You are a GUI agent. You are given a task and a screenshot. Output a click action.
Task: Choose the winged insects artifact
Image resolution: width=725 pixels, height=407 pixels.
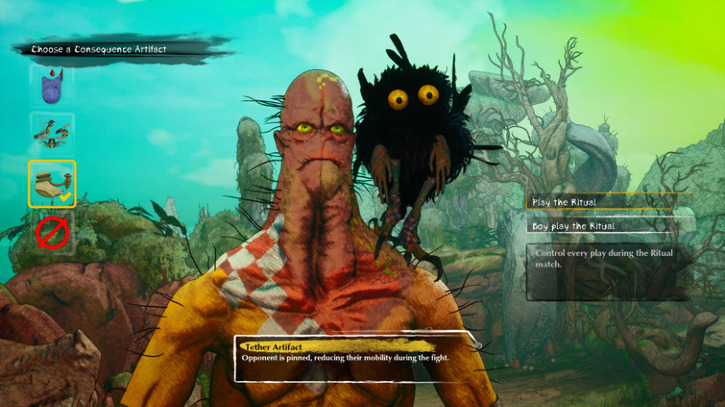coord(51,133)
